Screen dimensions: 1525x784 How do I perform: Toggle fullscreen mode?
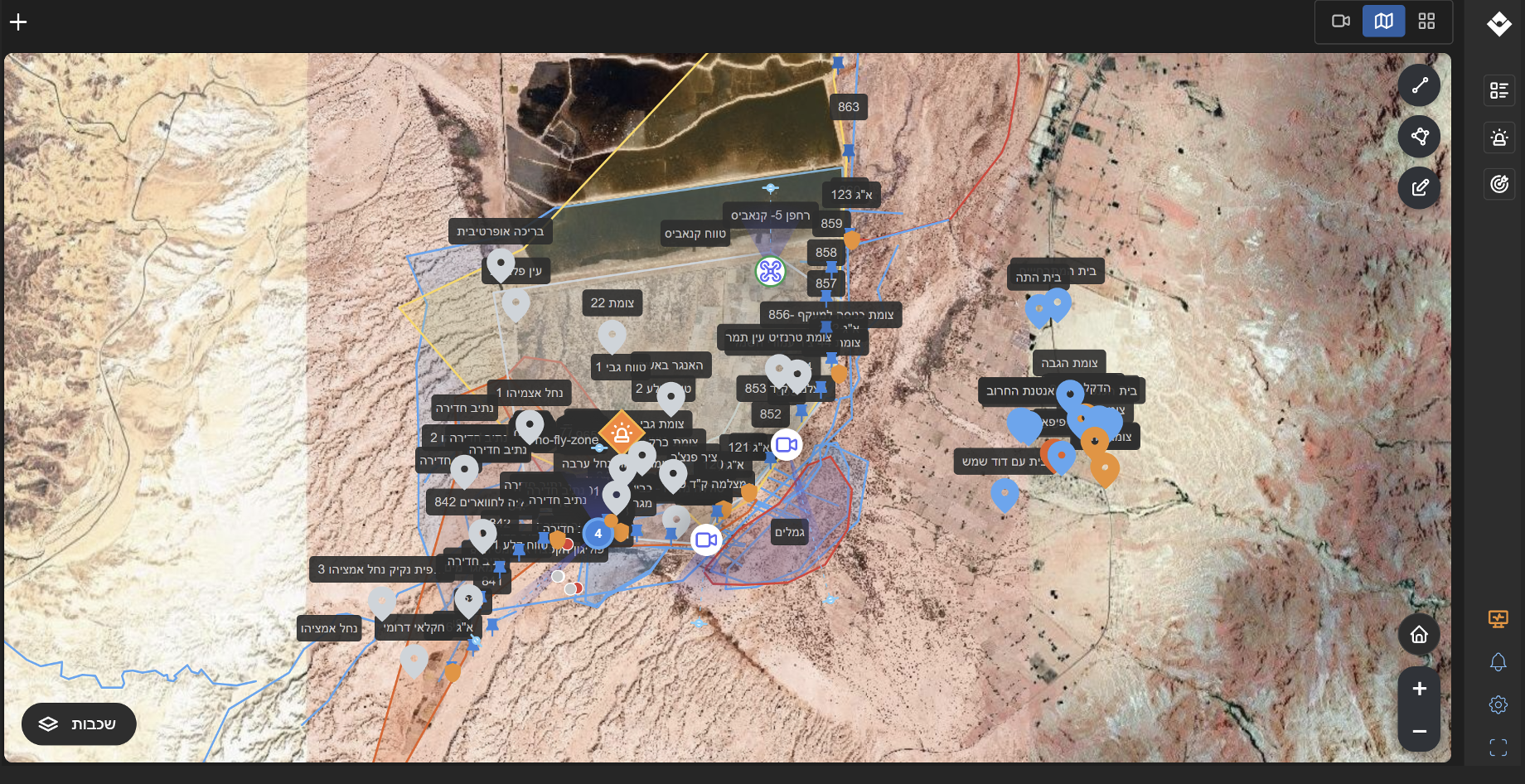[x=1498, y=748]
